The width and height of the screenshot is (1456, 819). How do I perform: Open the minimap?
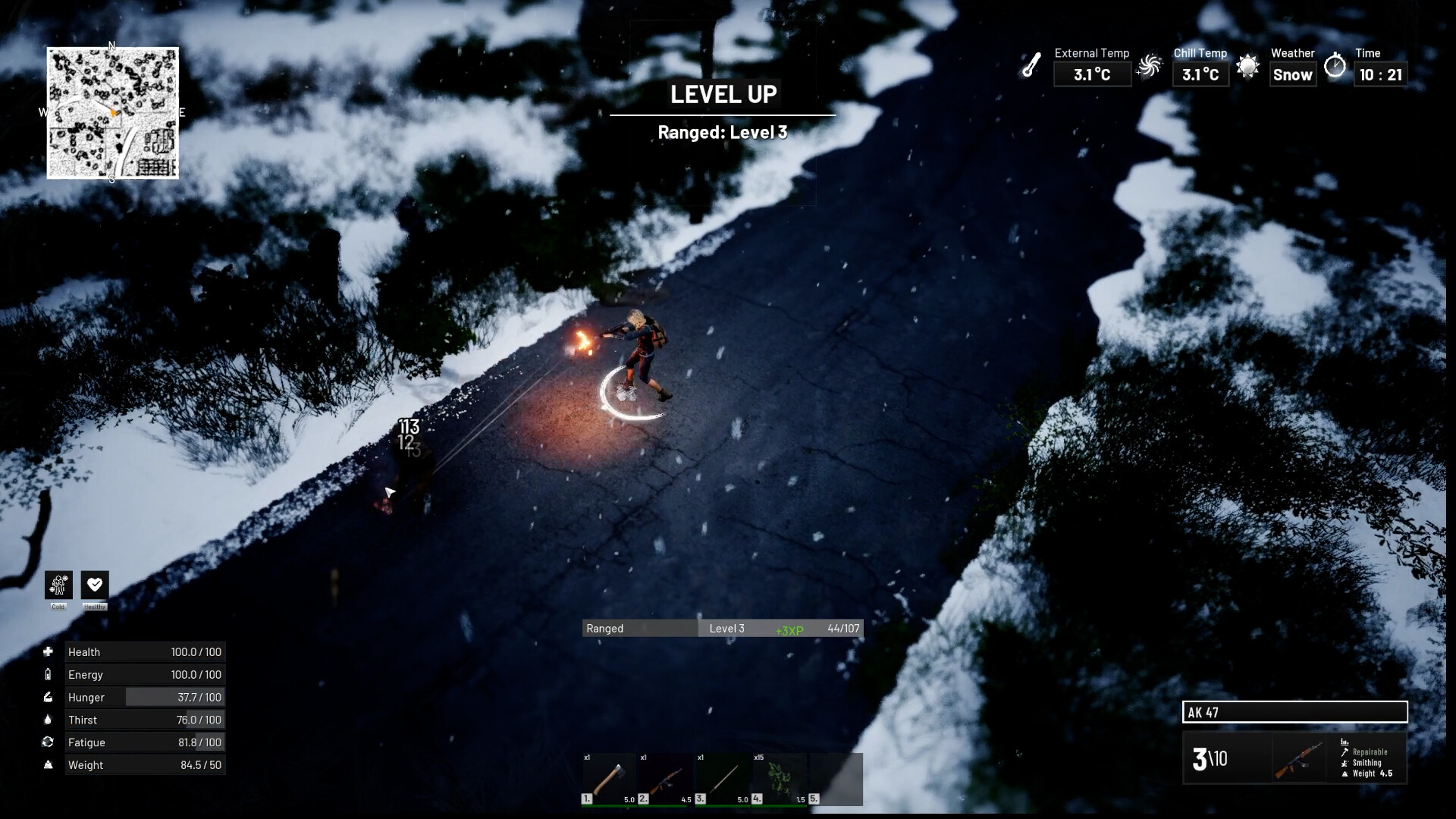[x=113, y=113]
